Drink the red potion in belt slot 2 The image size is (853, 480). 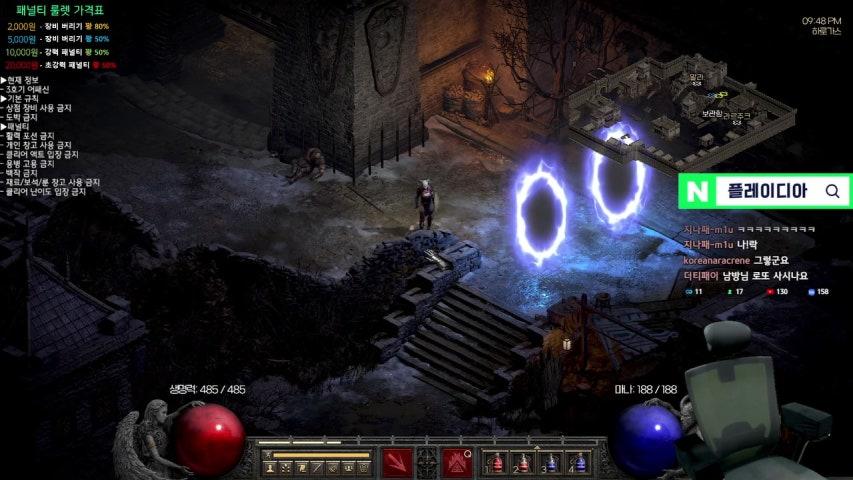(x=523, y=463)
